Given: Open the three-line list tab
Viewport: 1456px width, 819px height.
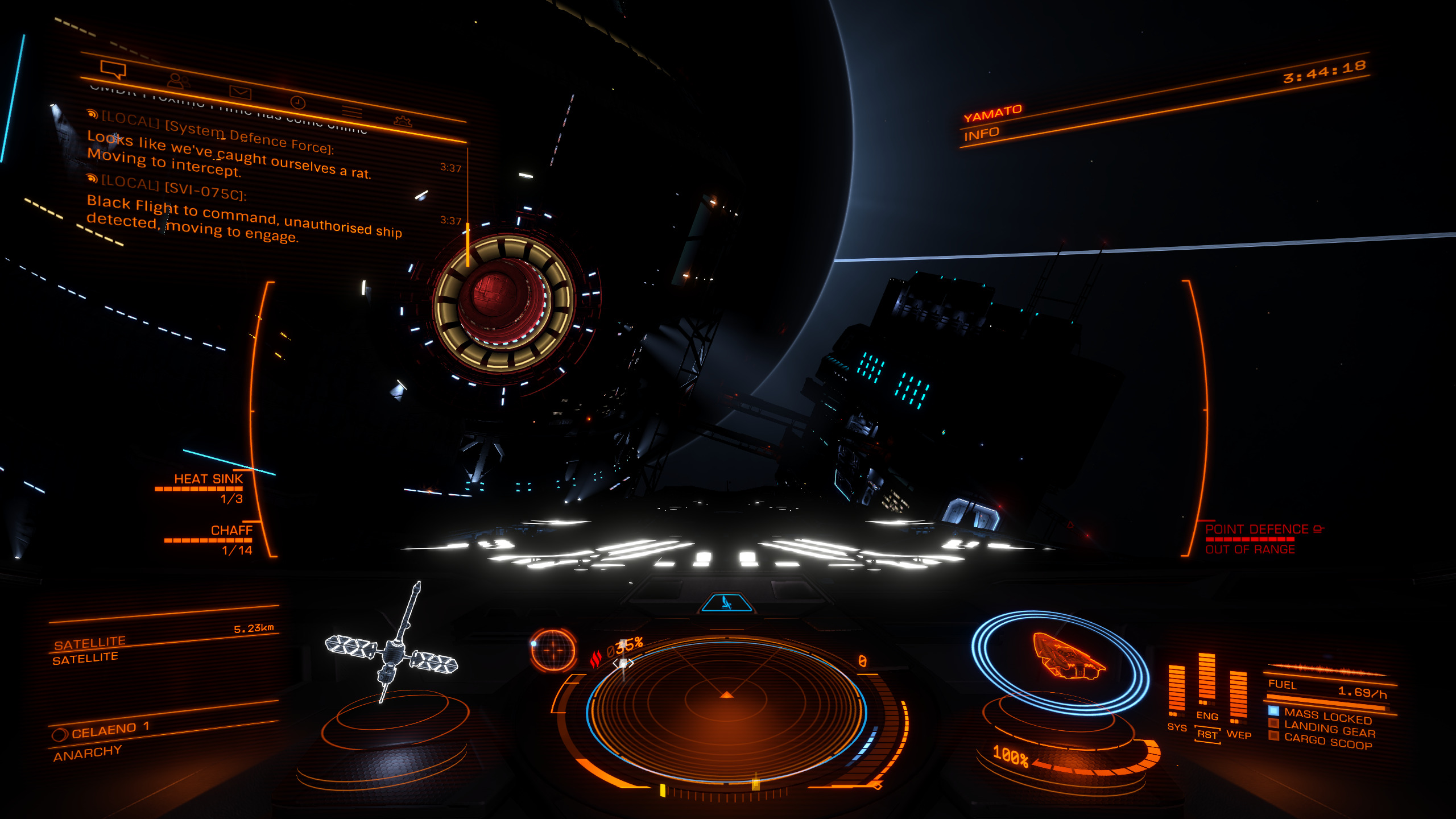Looking at the screenshot, I should (351, 111).
